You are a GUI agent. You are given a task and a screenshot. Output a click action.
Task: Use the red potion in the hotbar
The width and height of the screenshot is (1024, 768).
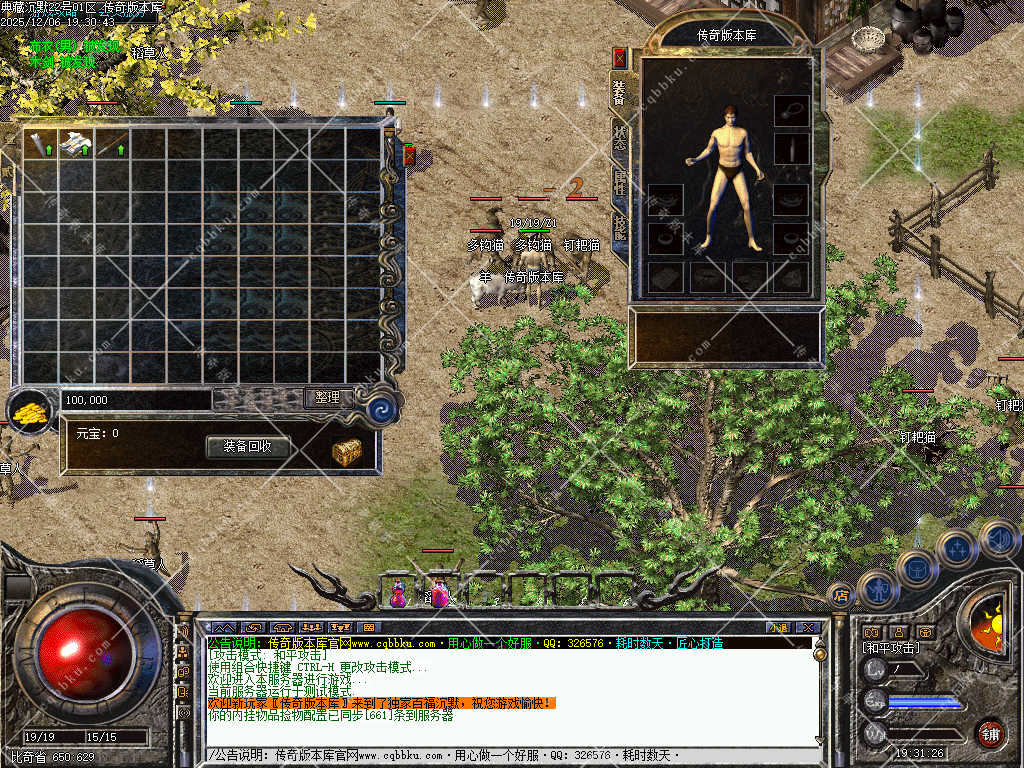pos(398,594)
